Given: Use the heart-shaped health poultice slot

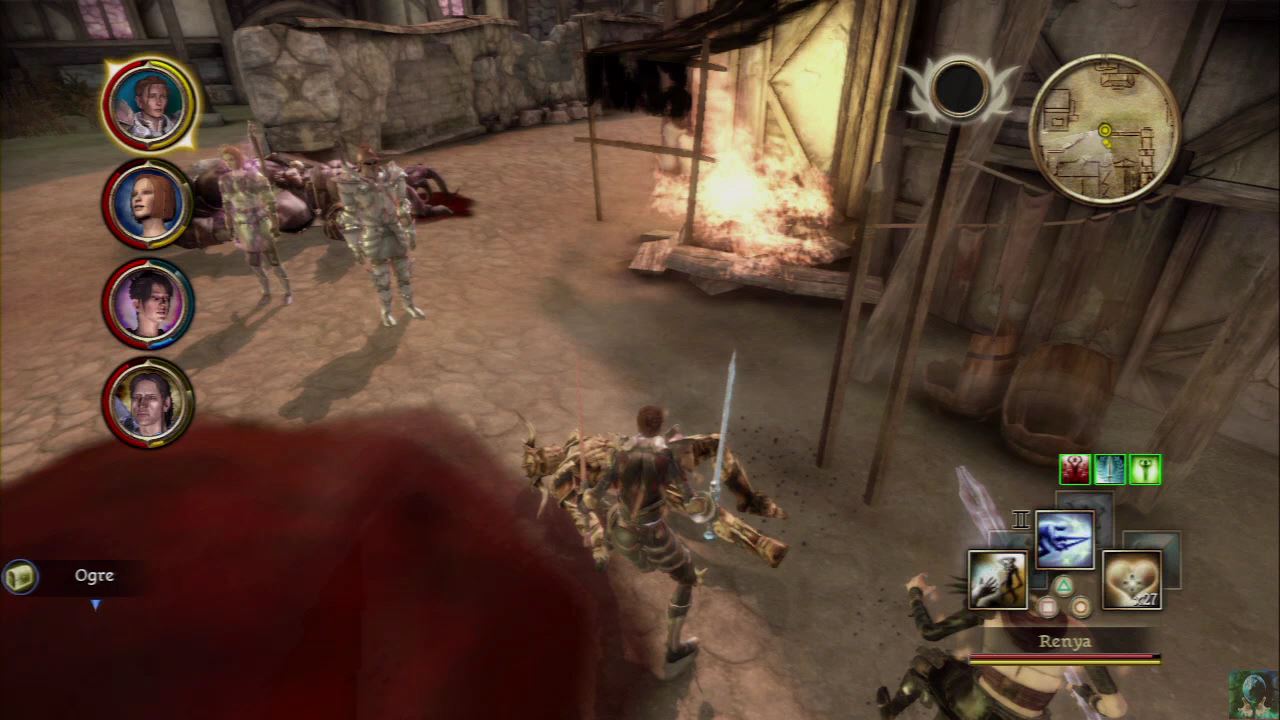Looking at the screenshot, I should pos(1131,579).
